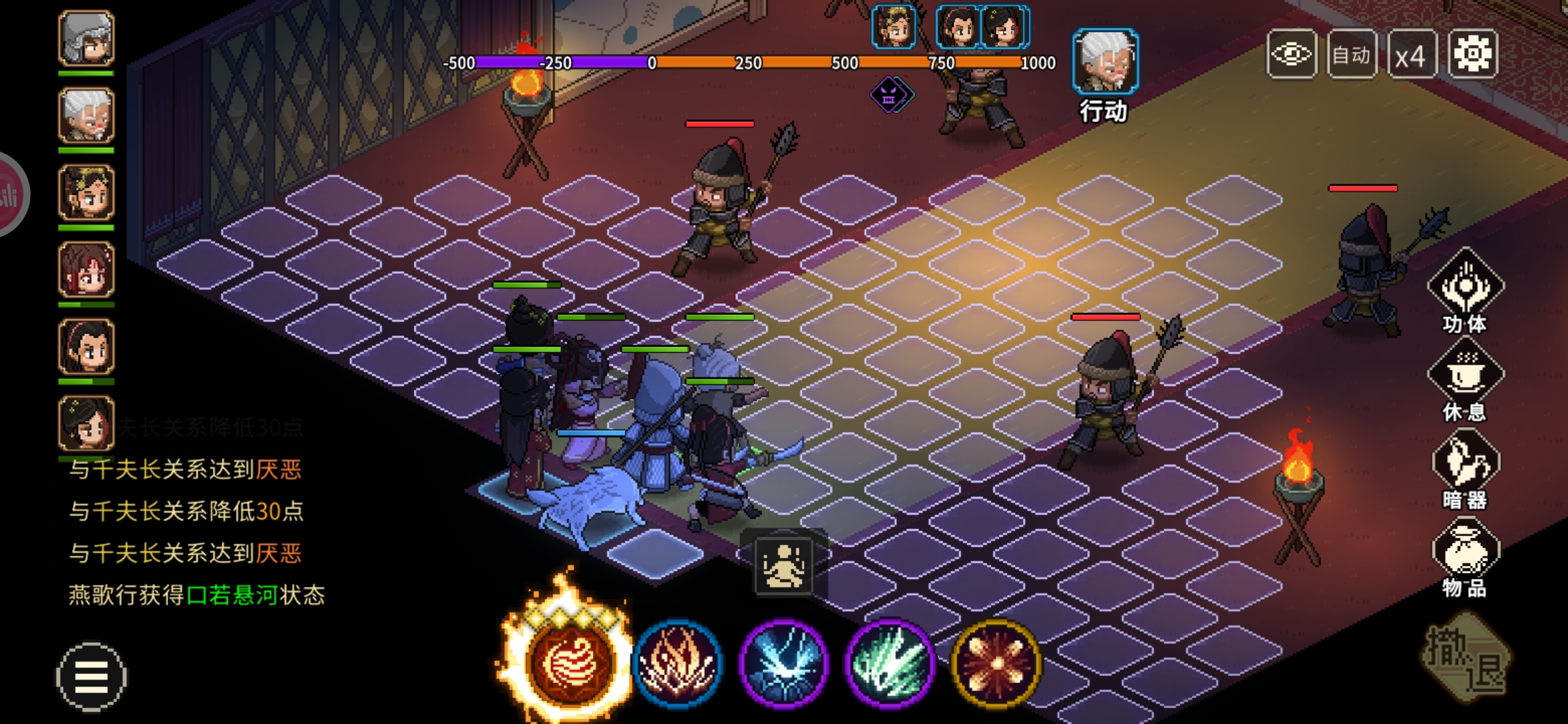
Task: Tap the purple demon face marker
Action: 891,95
